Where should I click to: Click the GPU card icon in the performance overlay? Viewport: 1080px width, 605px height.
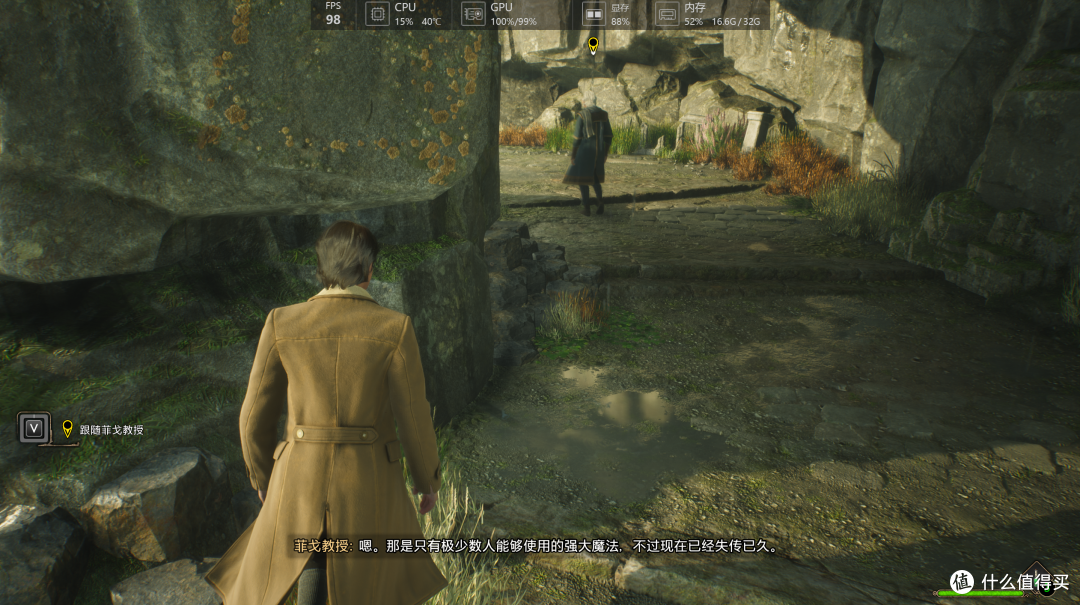coord(473,14)
